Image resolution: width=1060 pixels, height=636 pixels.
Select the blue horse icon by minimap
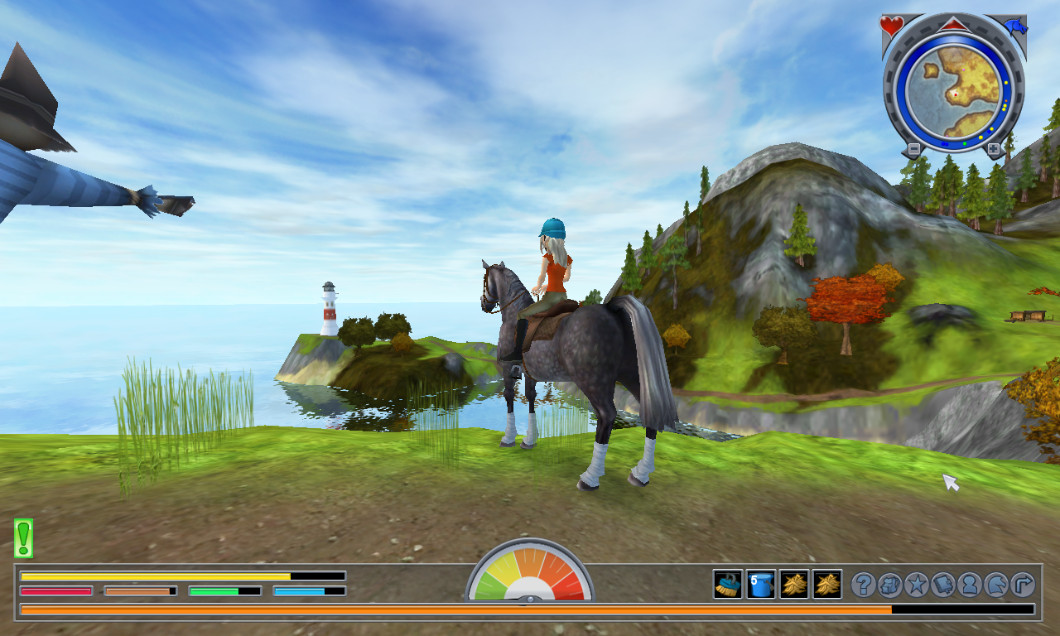(1016, 26)
